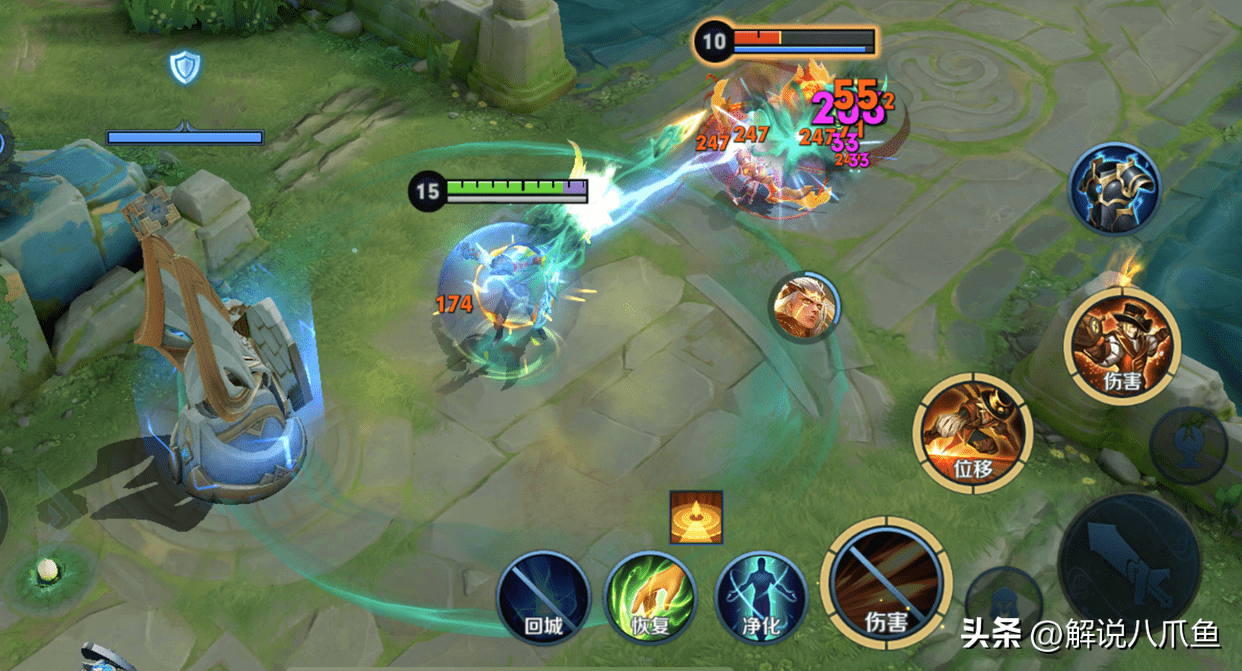Select the enemy hero portrait target

tap(805, 306)
